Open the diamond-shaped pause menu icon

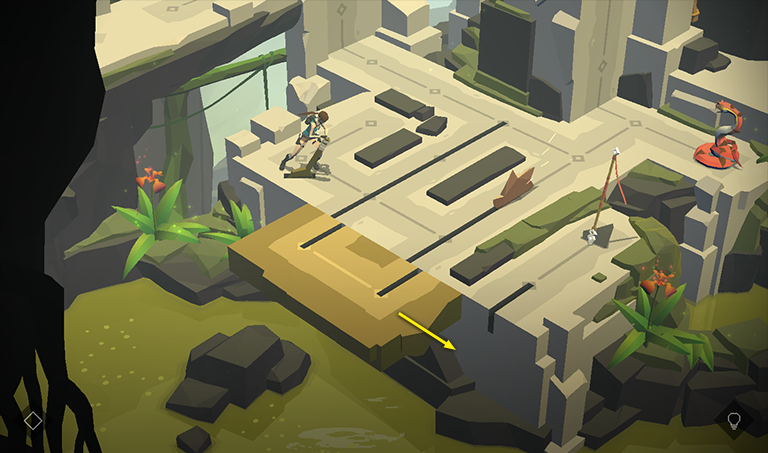33,420
